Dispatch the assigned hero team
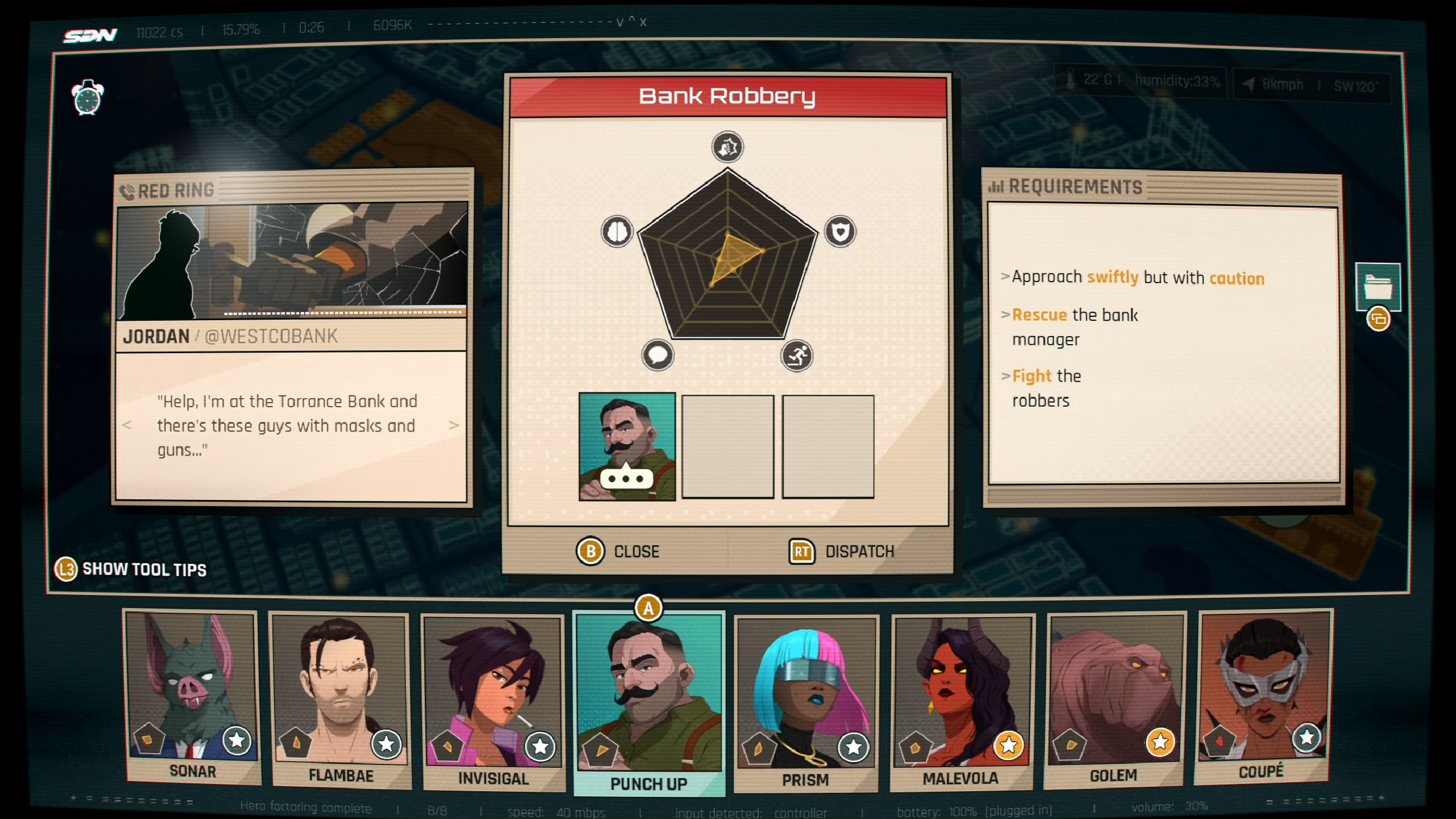Viewport: 1456px width, 819px height. pyautogui.click(x=842, y=551)
